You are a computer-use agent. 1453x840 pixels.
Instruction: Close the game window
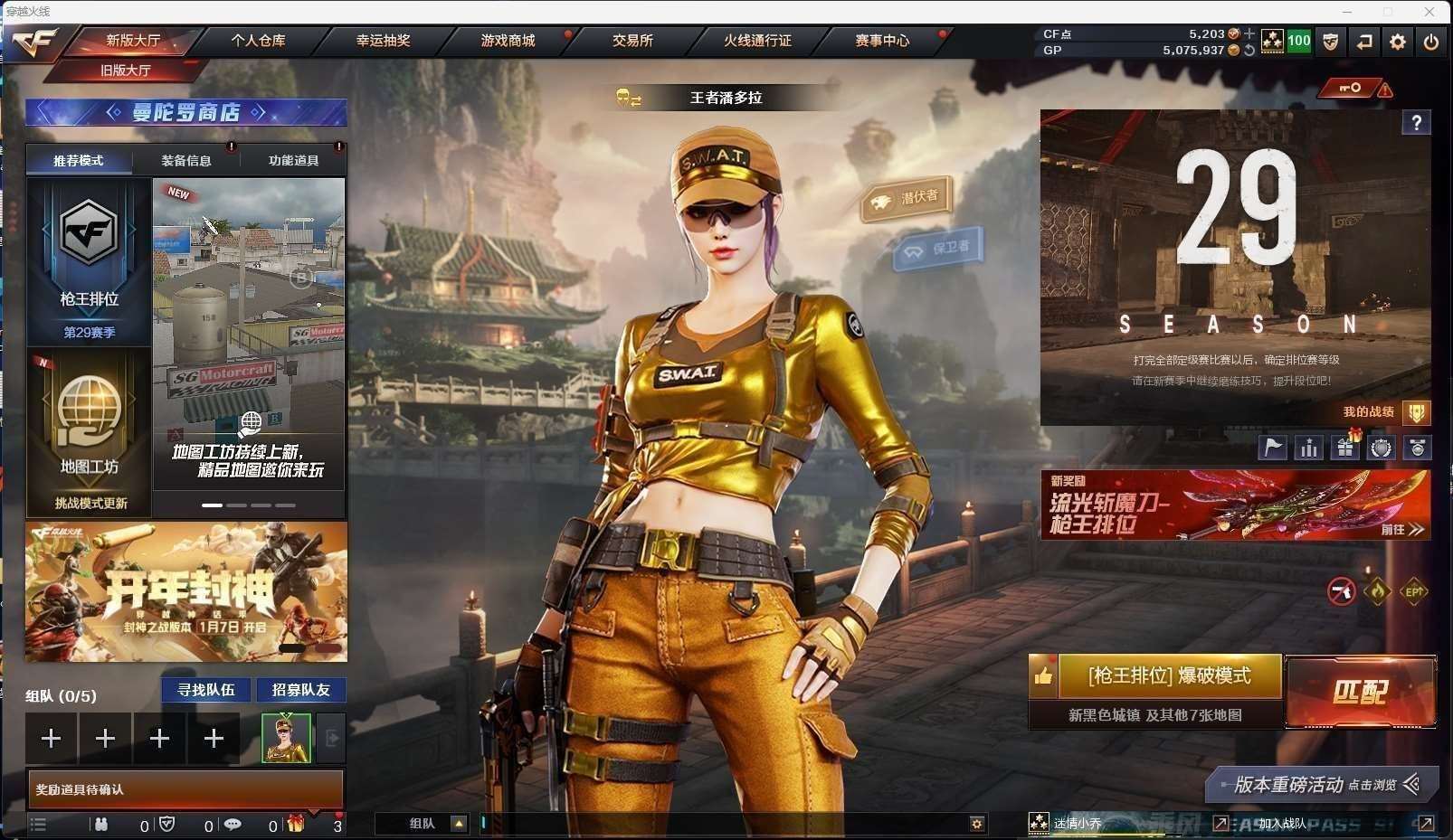coord(1429,12)
